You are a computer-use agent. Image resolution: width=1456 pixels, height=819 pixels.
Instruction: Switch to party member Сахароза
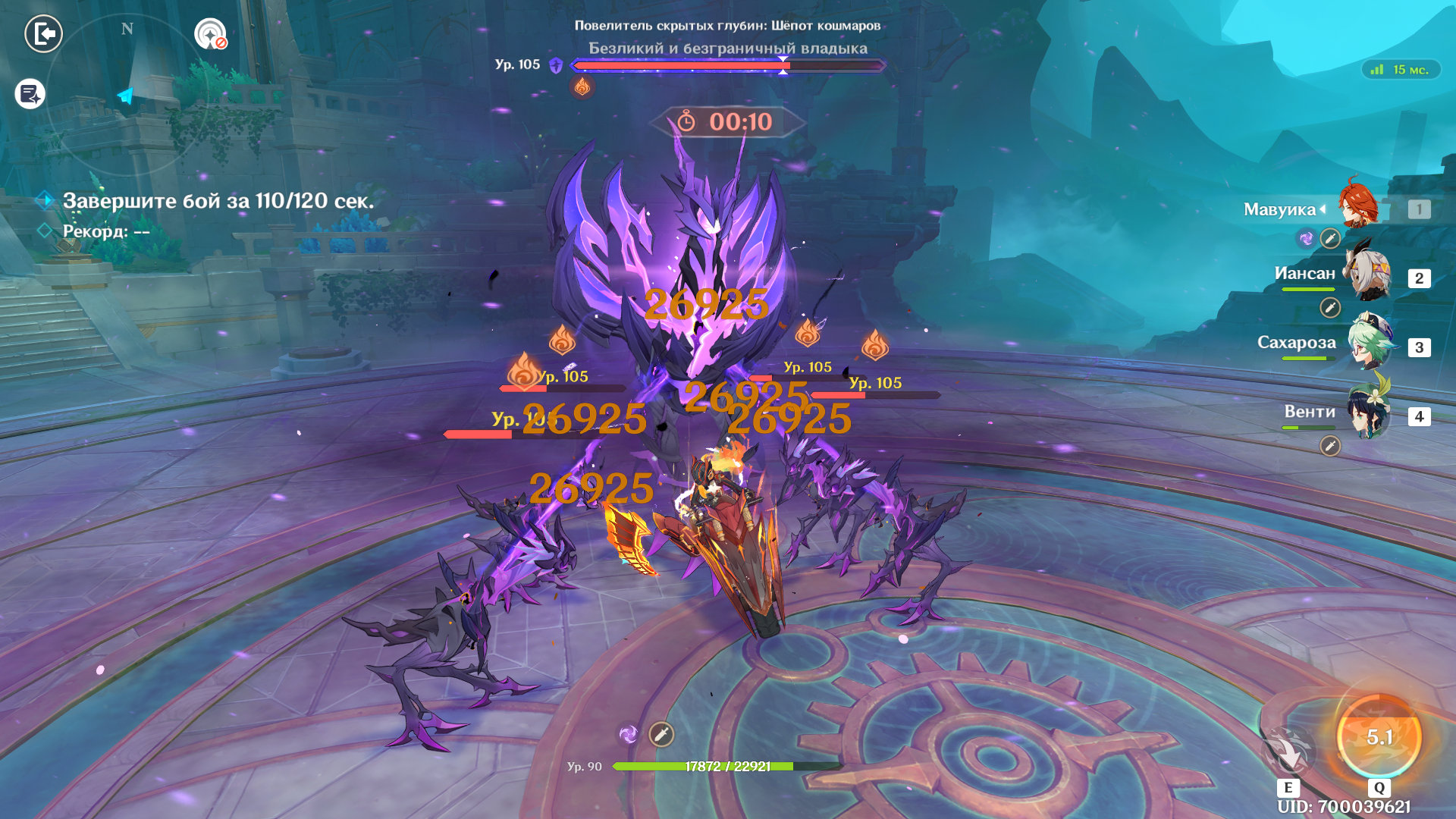(1370, 345)
